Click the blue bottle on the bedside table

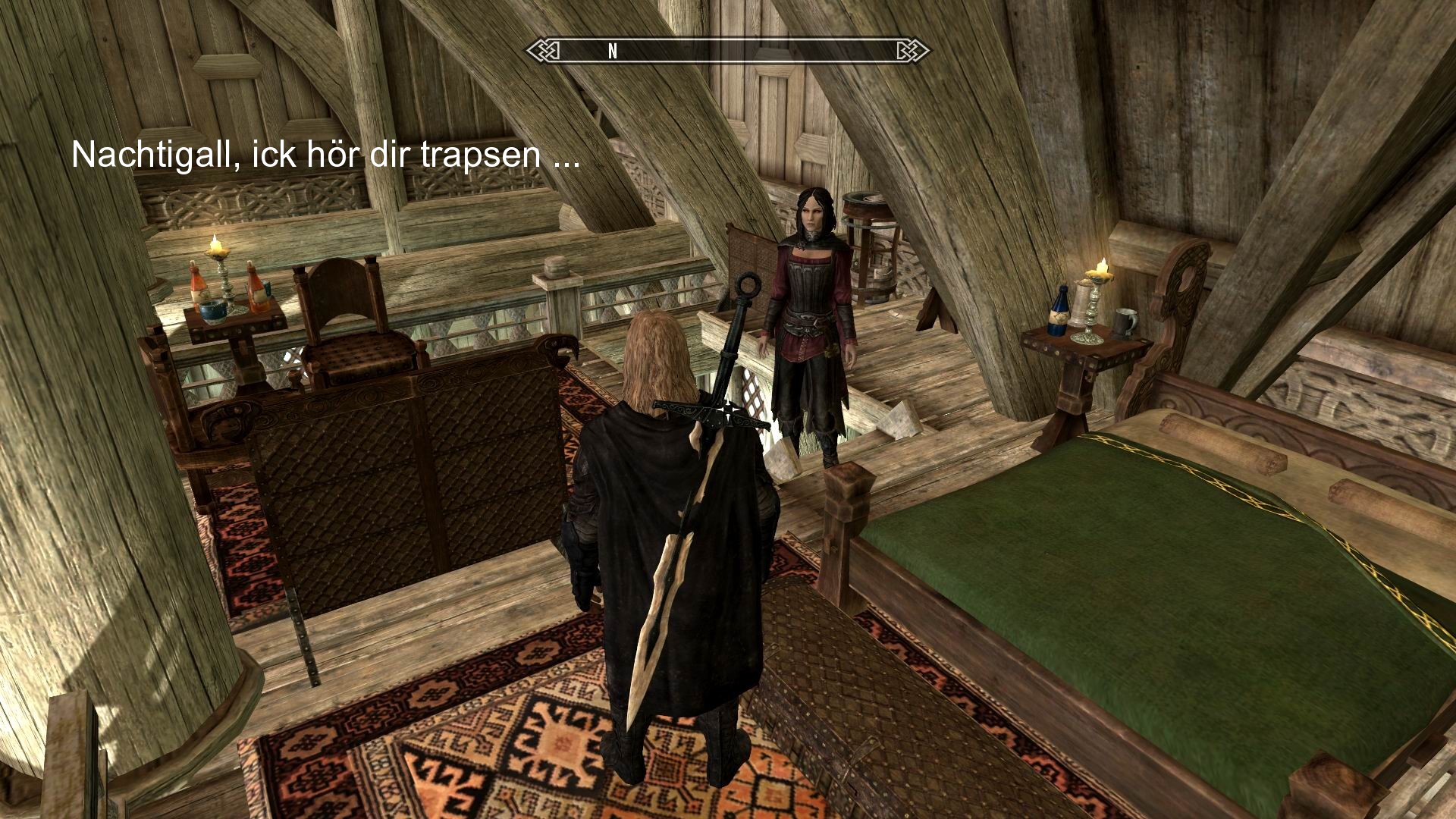1059,312
